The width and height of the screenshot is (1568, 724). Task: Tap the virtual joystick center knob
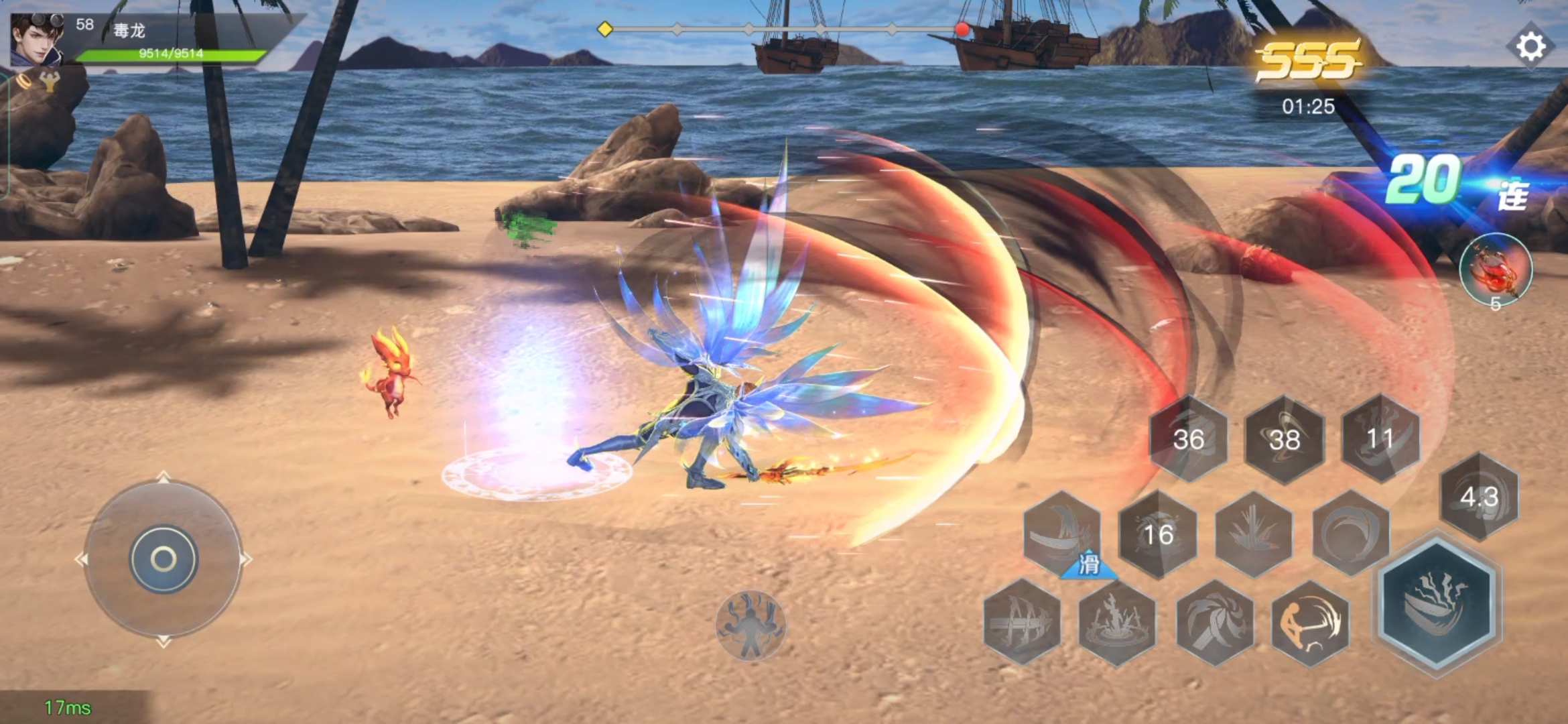164,558
